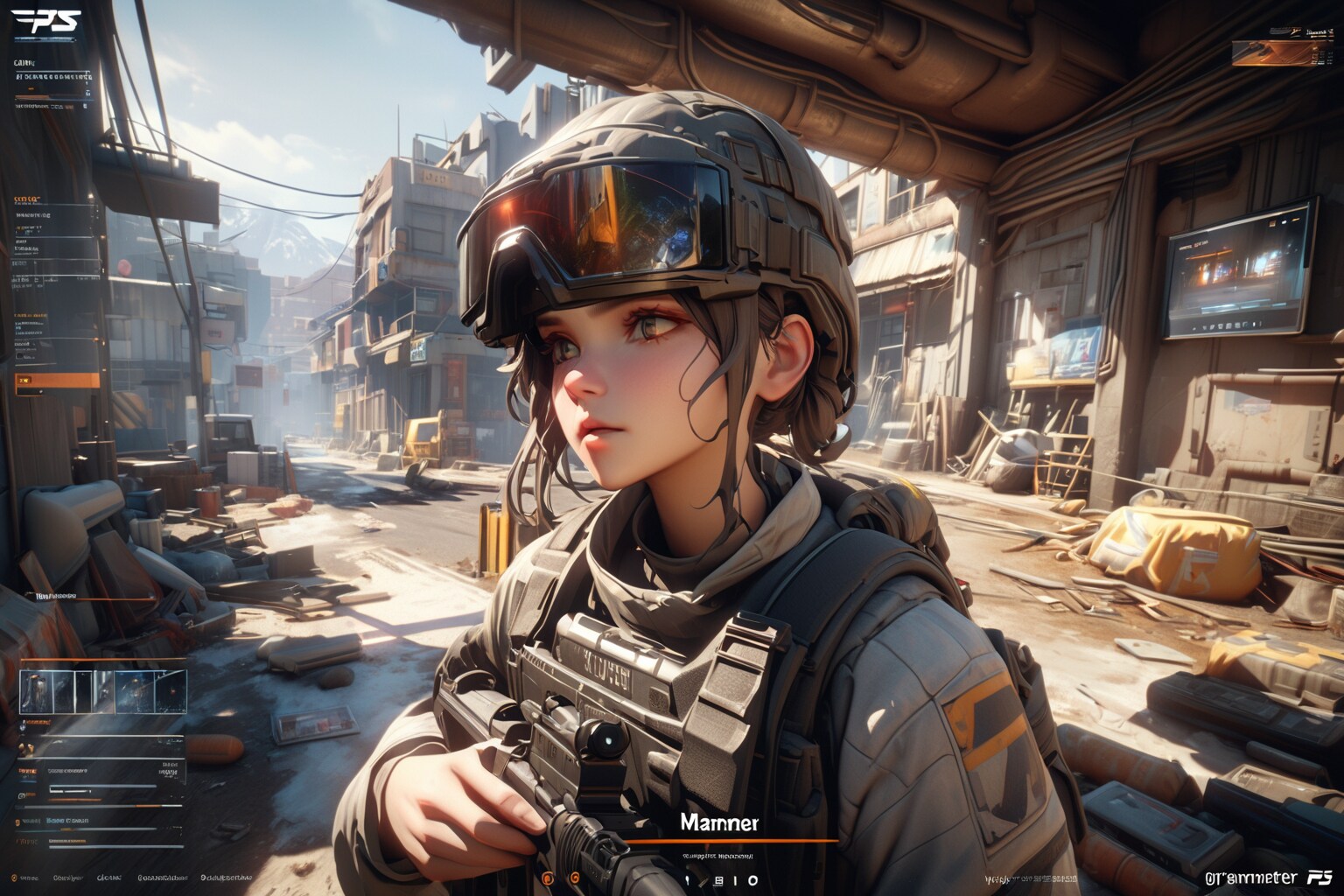The height and width of the screenshot is (896, 1344).
Task: Click the orange panel in the top-right corner
Action: pyautogui.click(x=1270, y=53)
